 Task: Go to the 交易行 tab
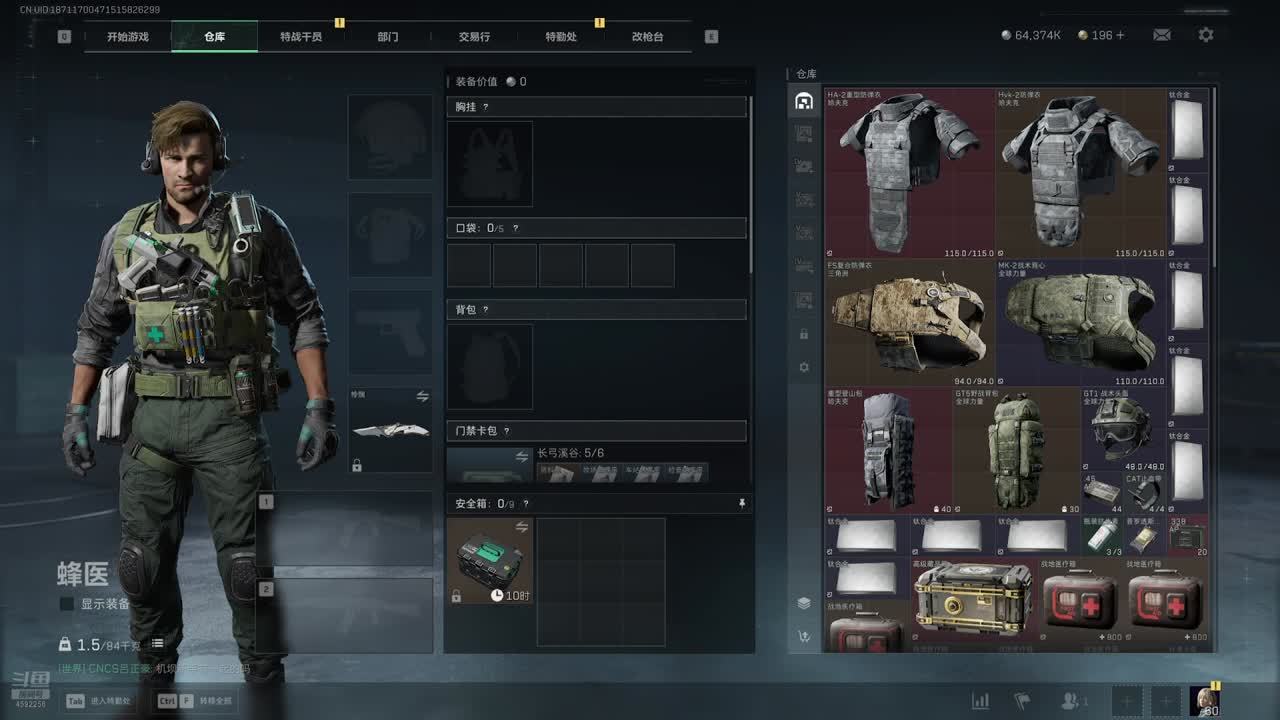(x=474, y=37)
